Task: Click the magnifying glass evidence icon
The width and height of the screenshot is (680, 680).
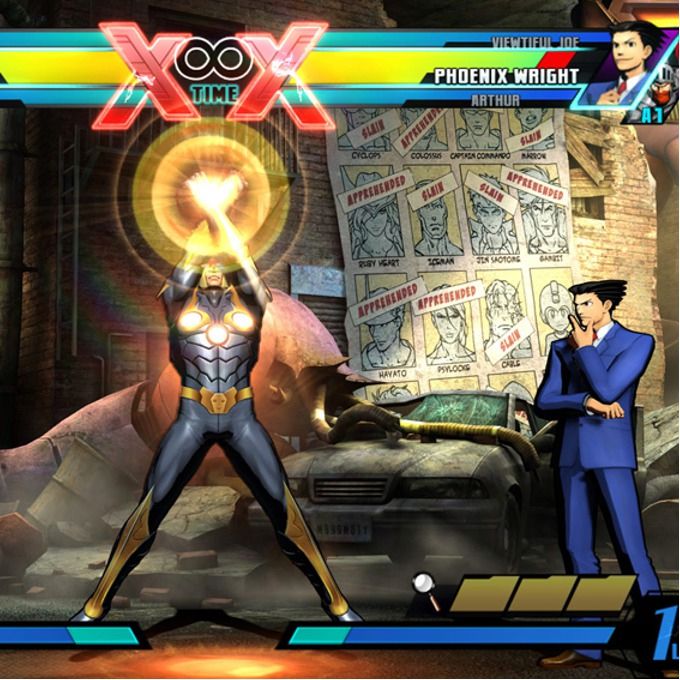Action: (x=426, y=589)
